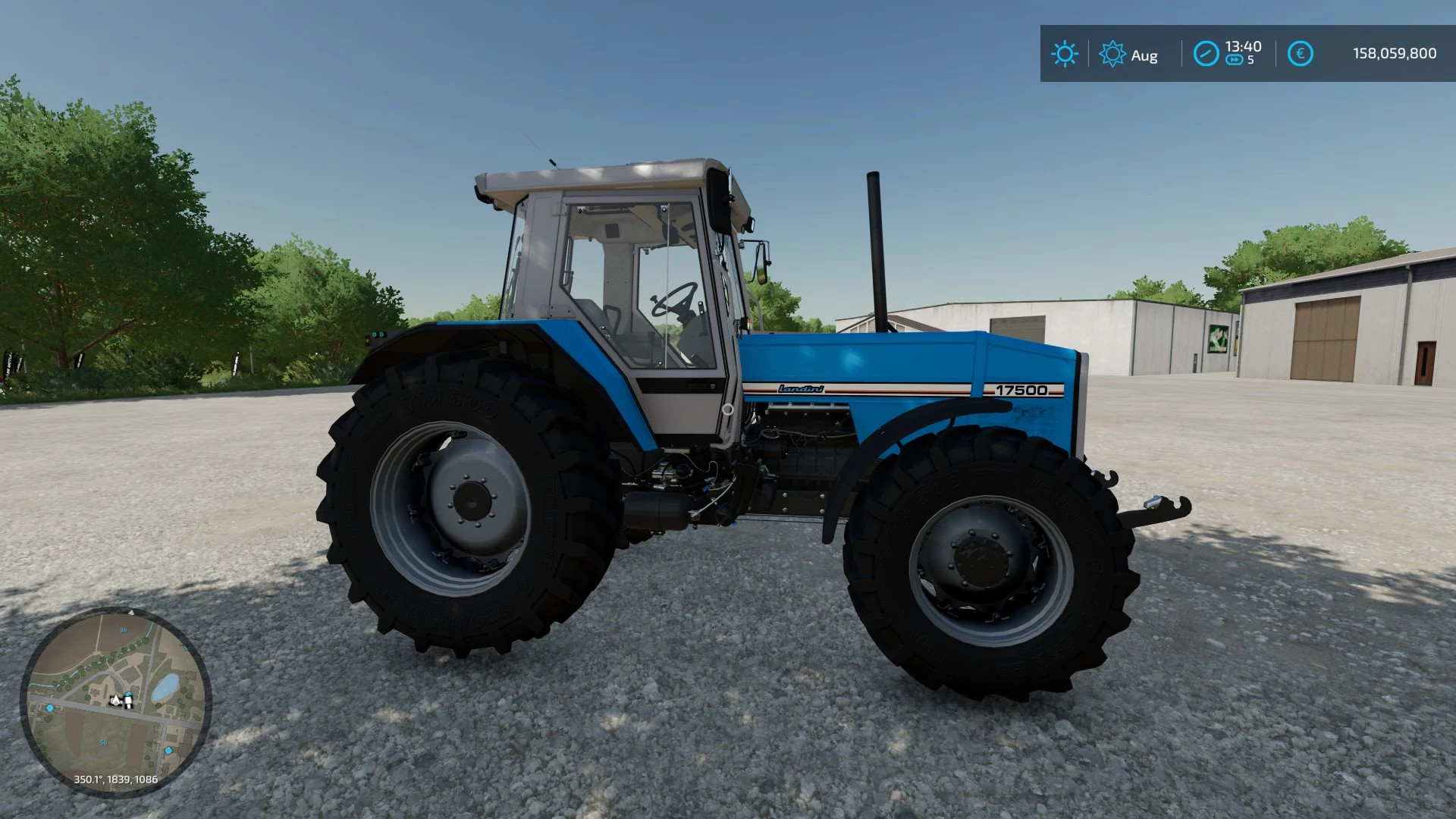The image size is (1456, 819).
Task: Click the clock face icon beside 13:40
Action: click(1207, 53)
